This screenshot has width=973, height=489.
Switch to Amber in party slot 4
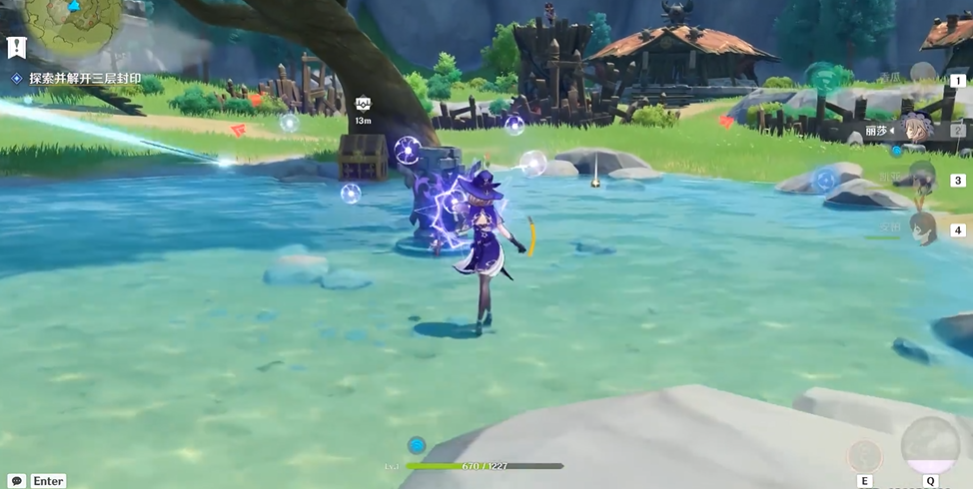(x=921, y=229)
